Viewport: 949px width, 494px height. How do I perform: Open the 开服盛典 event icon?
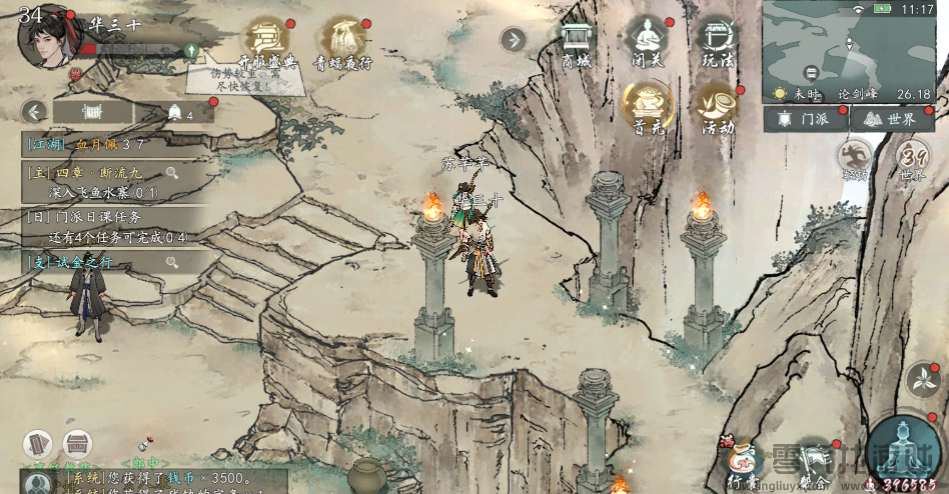(x=266, y=40)
